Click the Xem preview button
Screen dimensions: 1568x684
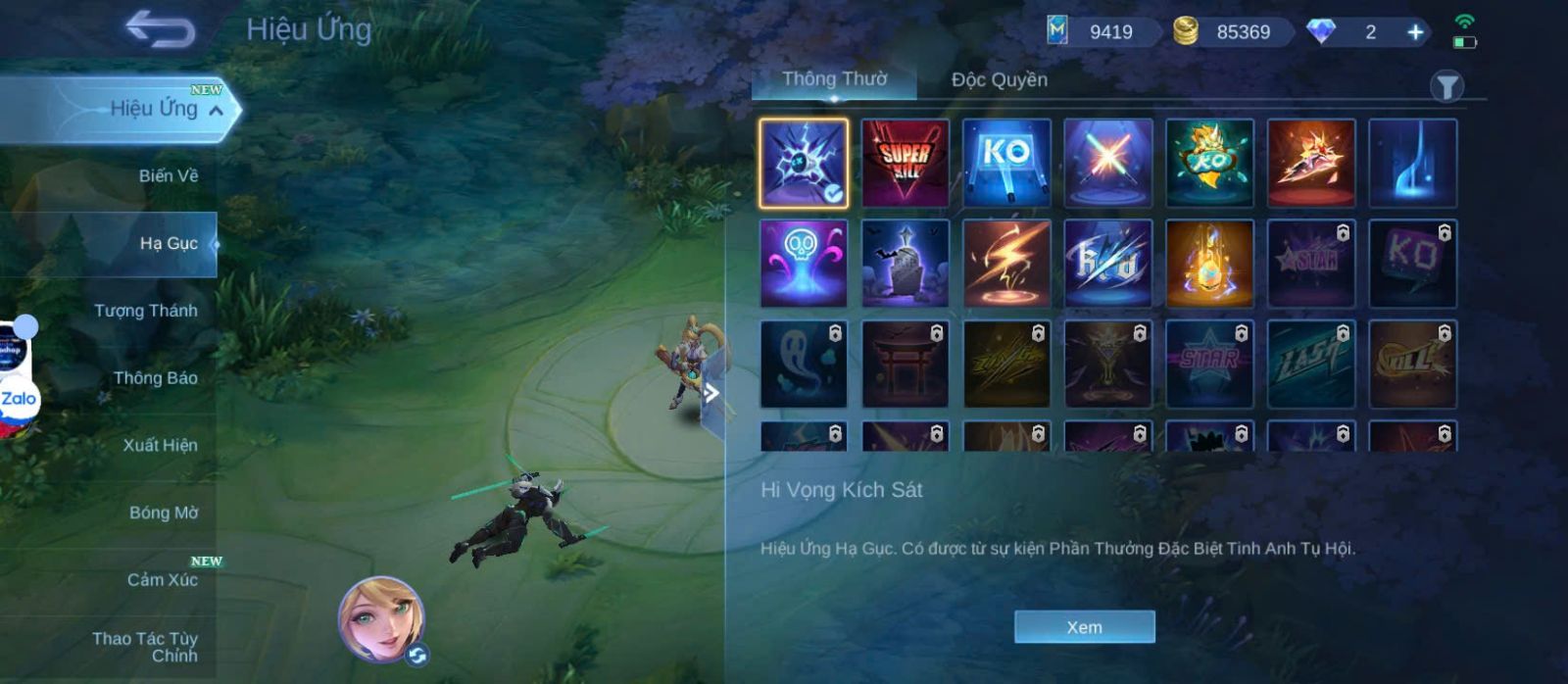coord(1084,627)
